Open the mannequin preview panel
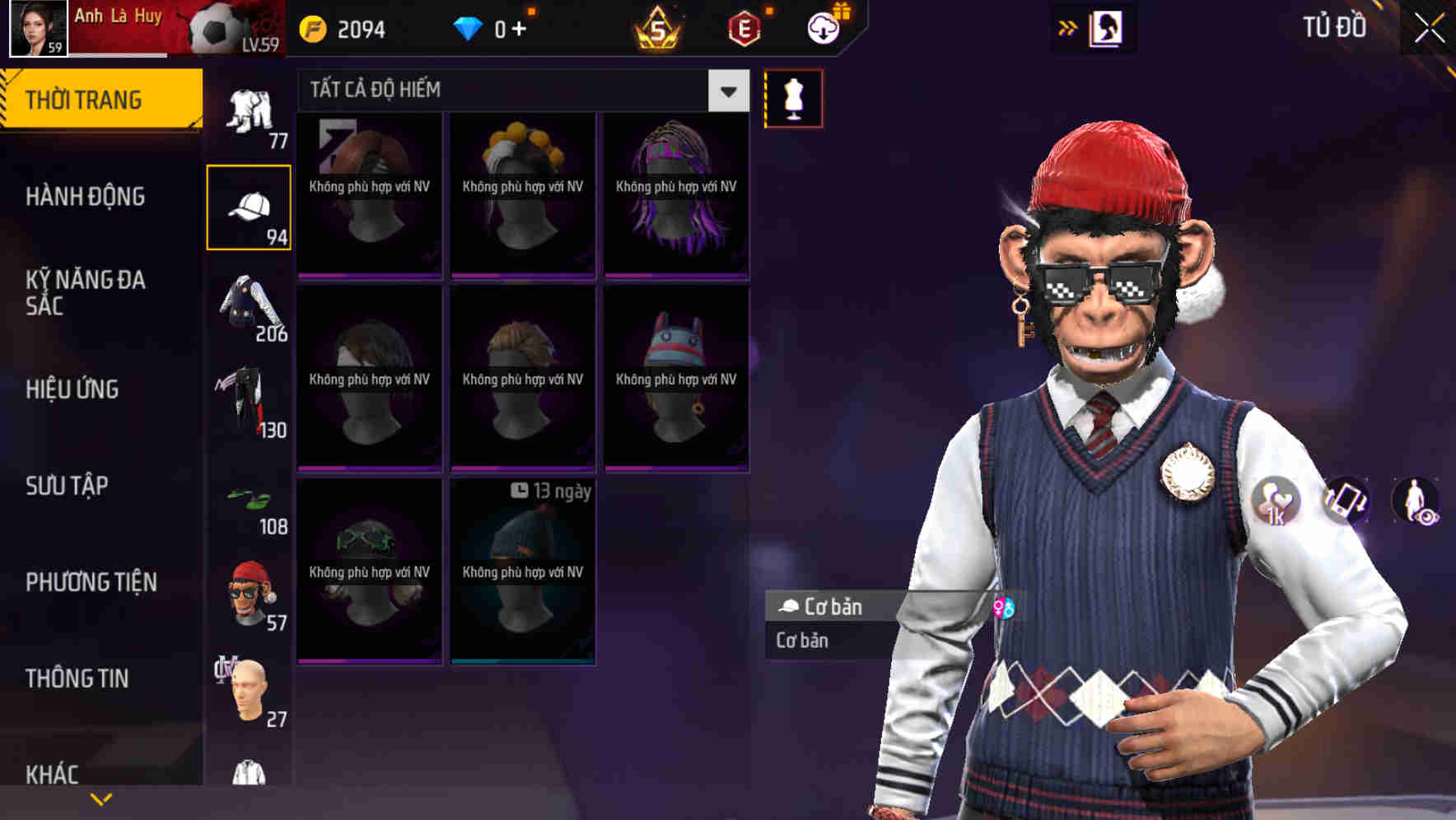 tap(793, 97)
